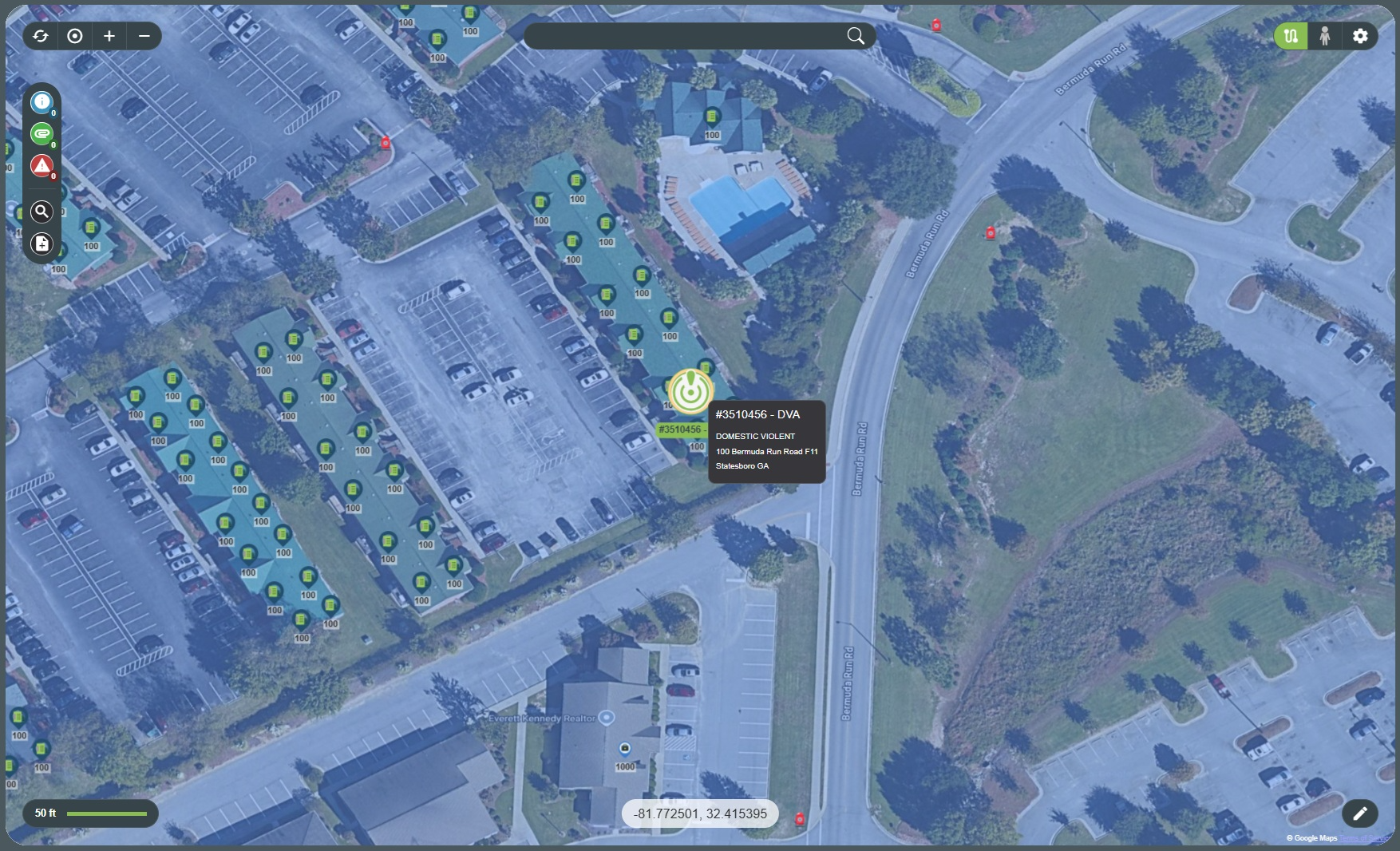The width and height of the screenshot is (1400, 851).
Task: Activate the pencil edit button
Action: 1360,813
